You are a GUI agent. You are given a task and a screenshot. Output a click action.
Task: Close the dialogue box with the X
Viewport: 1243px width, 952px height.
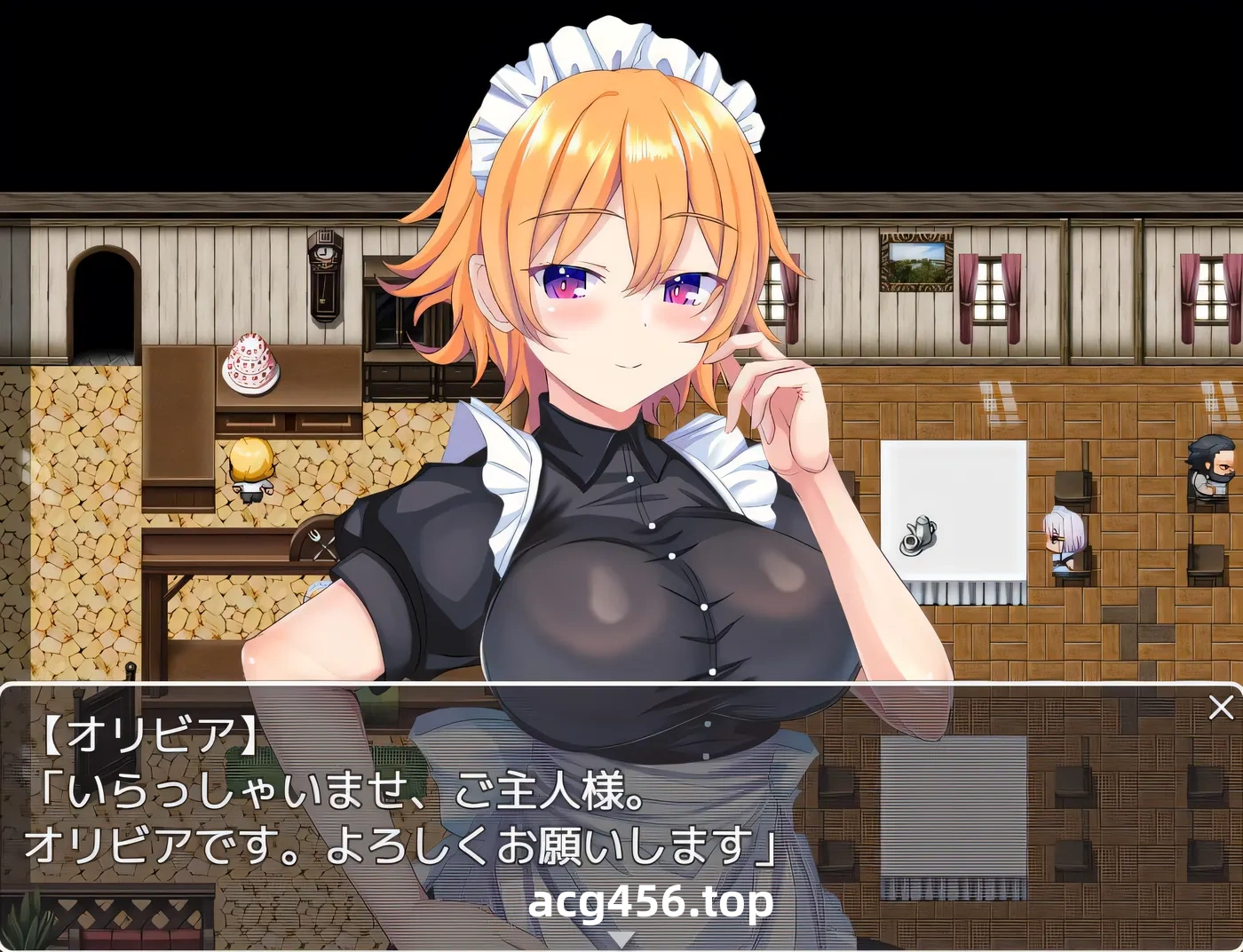click(1220, 706)
